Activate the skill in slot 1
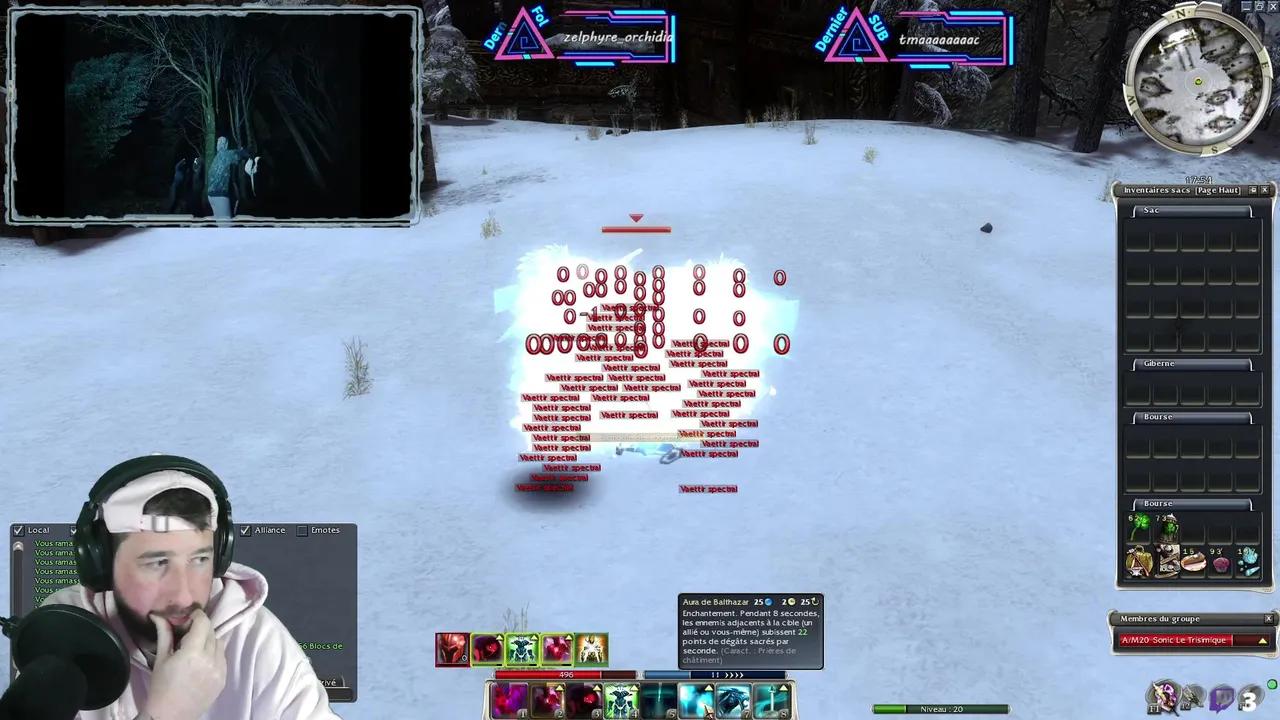 pos(510,699)
